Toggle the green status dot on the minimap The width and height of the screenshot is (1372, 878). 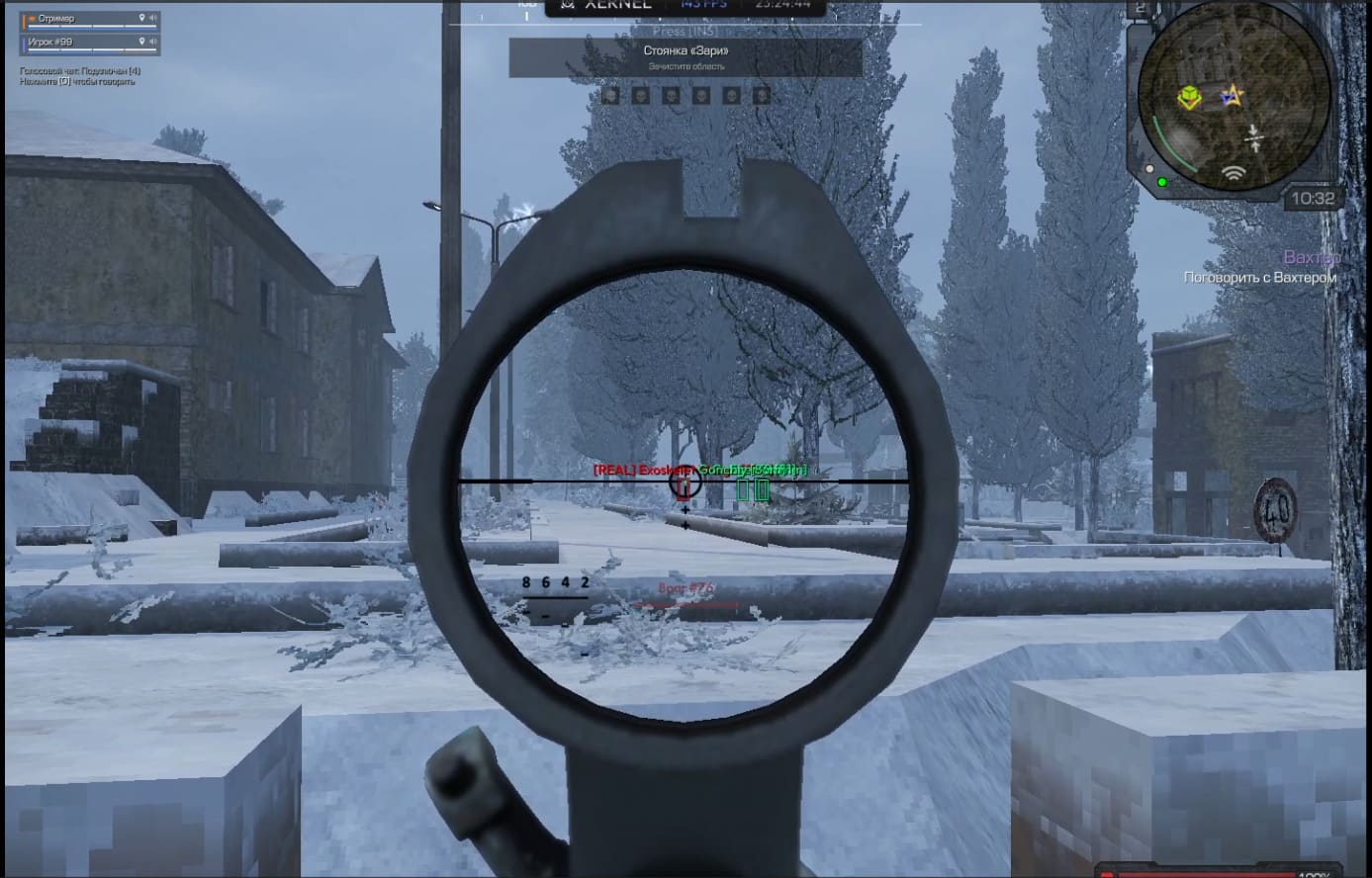[1162, 182]
